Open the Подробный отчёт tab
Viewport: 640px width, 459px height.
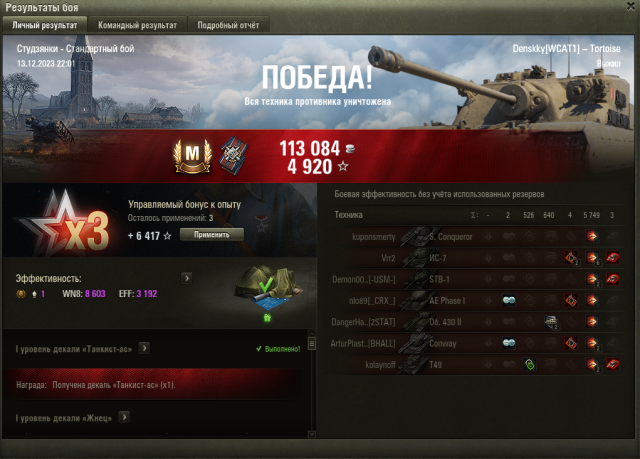click(x=224, y=24)
